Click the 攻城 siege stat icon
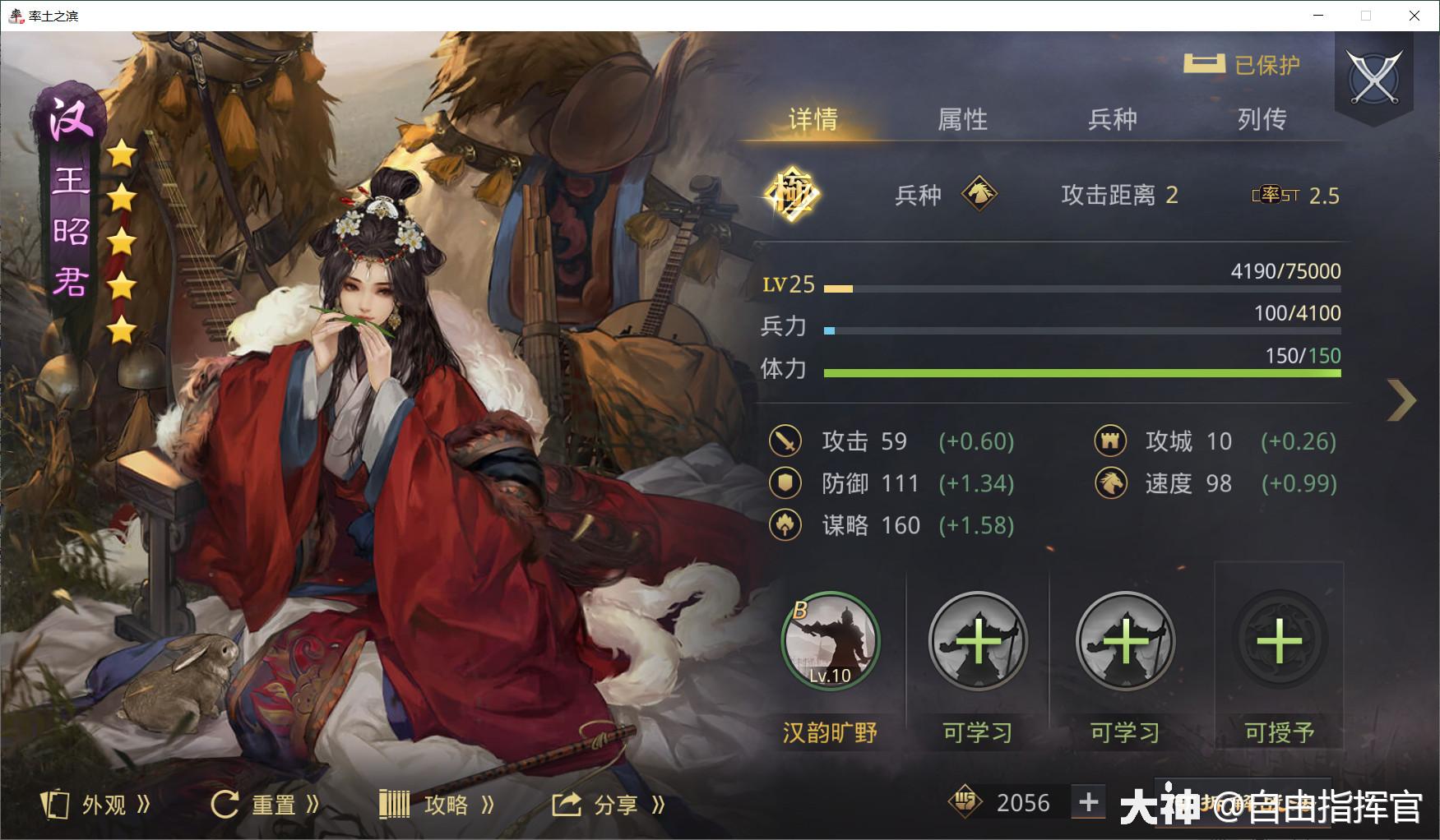Screen dimensions: 1440x840 (1110, 441)
